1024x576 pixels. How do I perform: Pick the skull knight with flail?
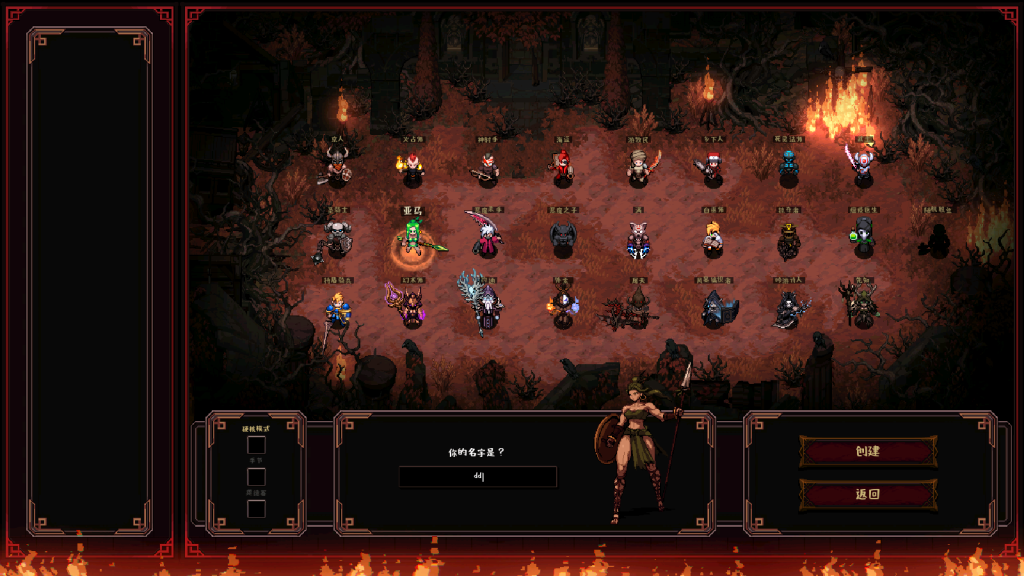click(x=336, y=240)
